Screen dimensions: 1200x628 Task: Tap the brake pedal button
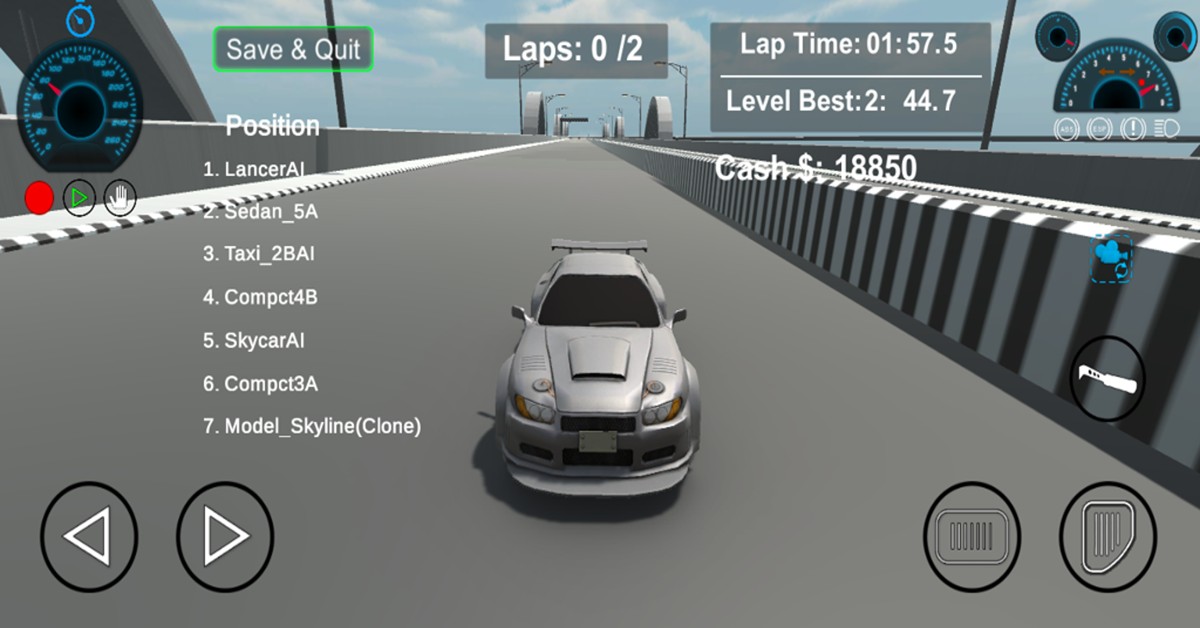tap(971, 537)
